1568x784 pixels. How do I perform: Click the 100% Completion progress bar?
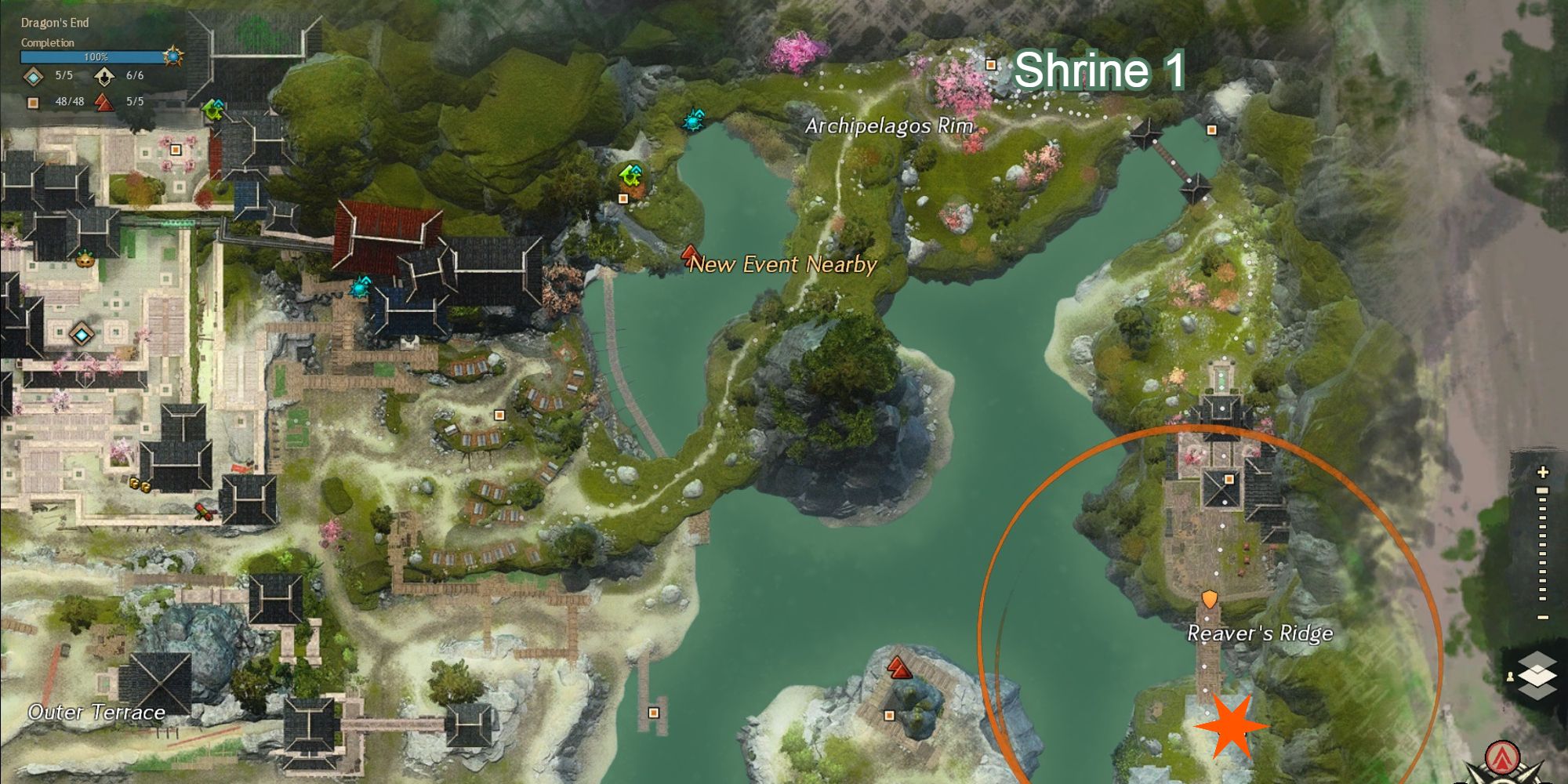94,56
